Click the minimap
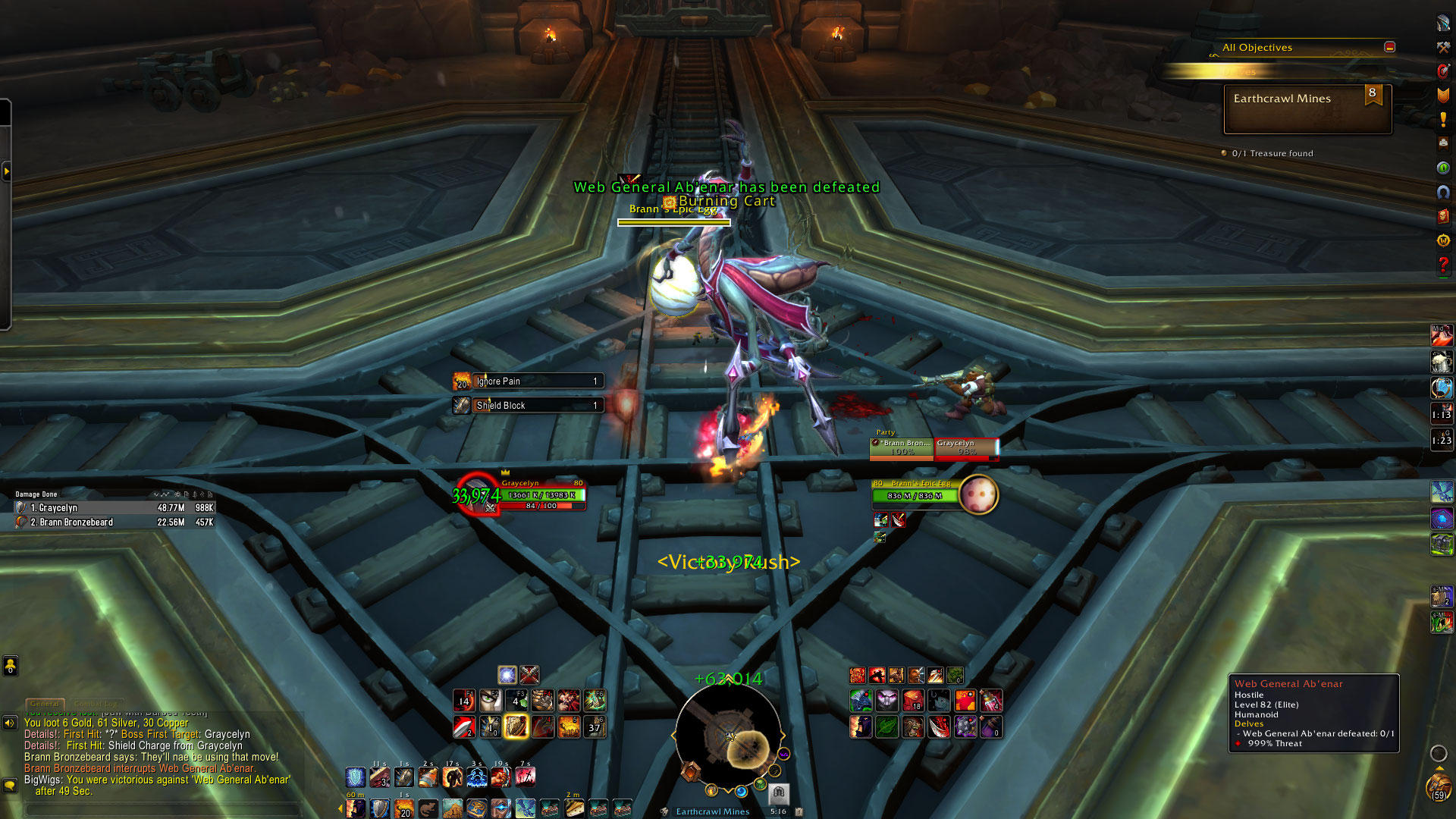 coord(728,736)
